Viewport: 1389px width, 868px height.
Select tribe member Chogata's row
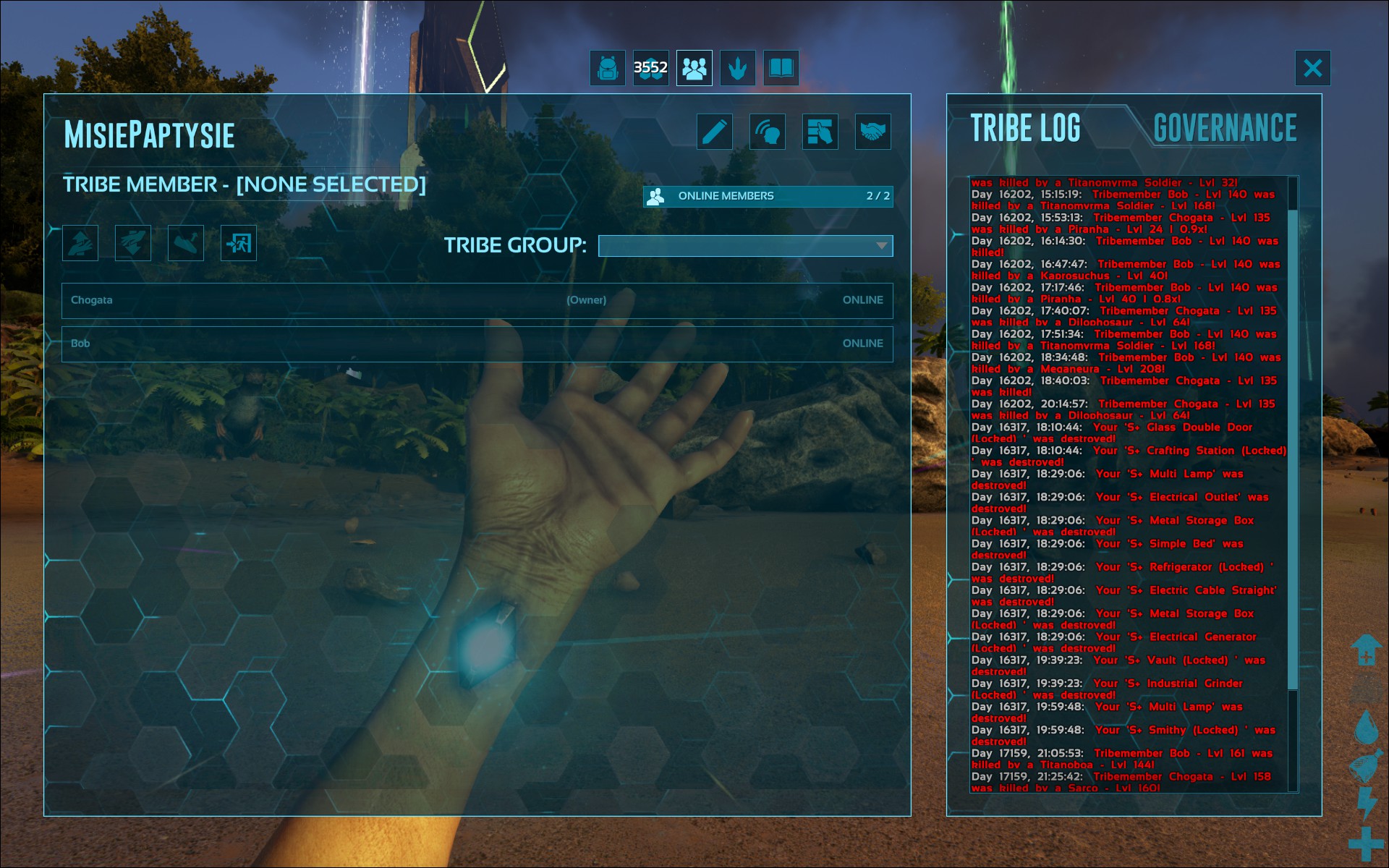477,300
